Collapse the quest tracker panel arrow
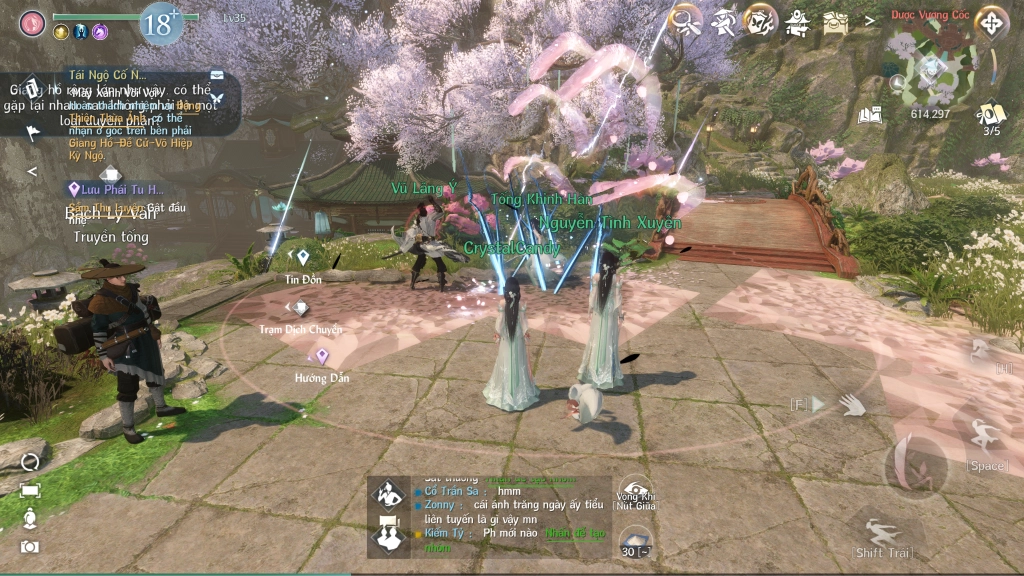 pos(32,171)
